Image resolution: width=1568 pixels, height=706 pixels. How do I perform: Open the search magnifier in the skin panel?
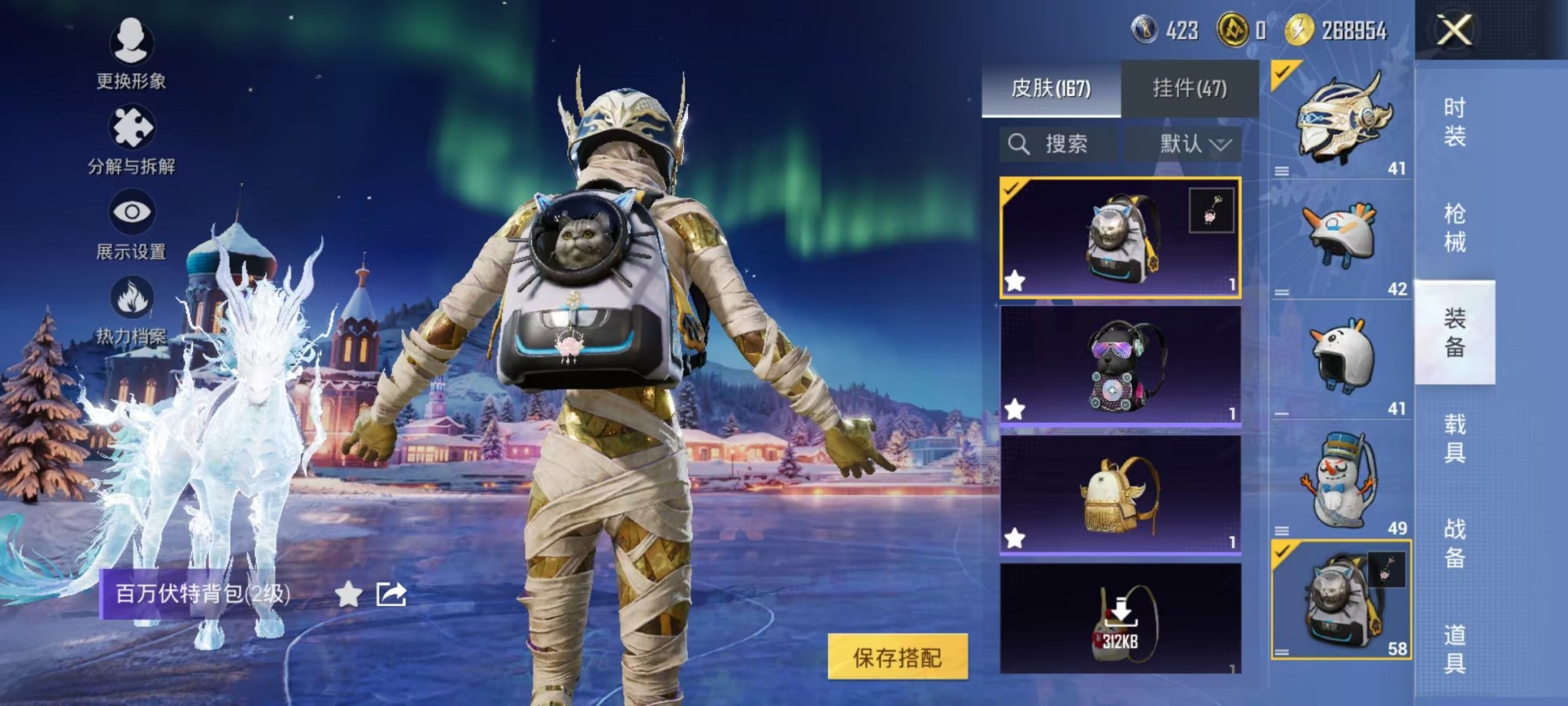coord(1020,142)
